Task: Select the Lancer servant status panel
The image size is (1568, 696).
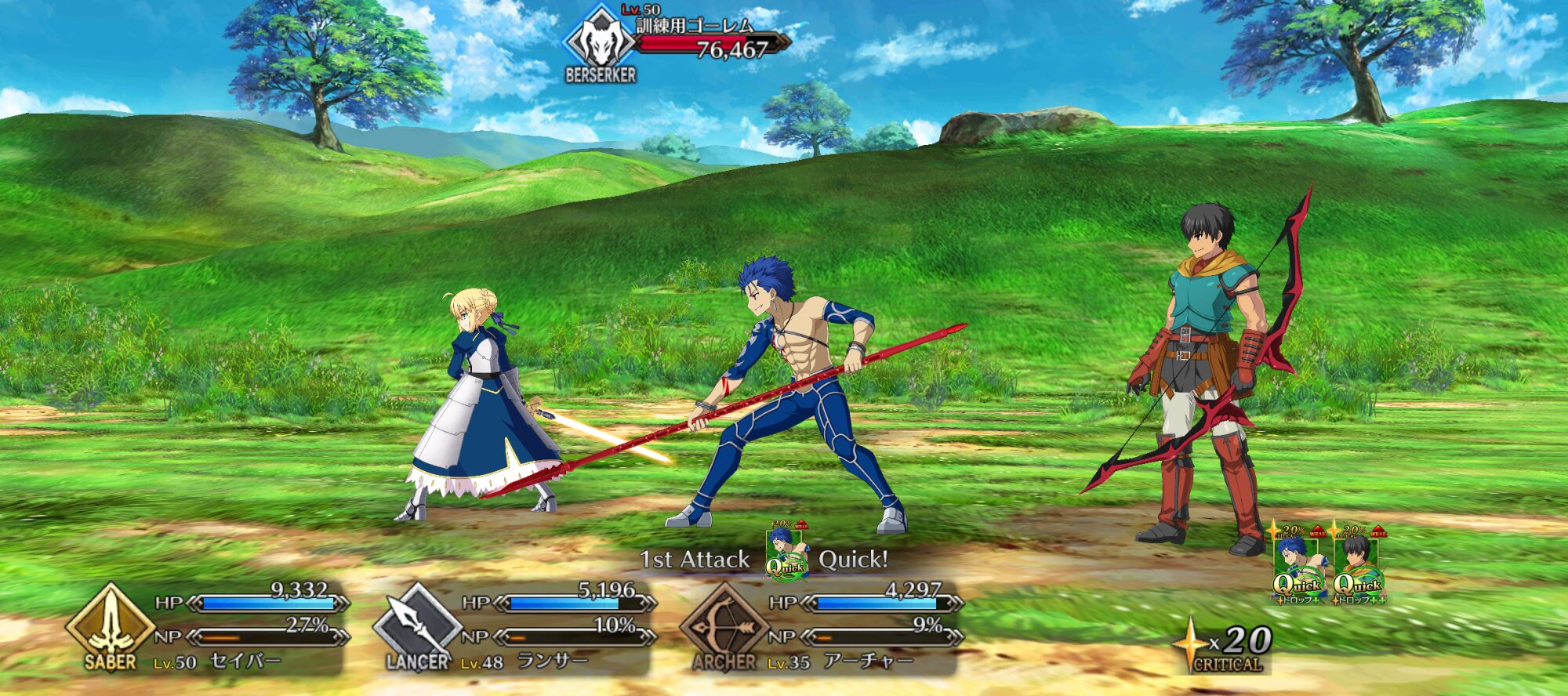Action: click(x=515, y=628)
